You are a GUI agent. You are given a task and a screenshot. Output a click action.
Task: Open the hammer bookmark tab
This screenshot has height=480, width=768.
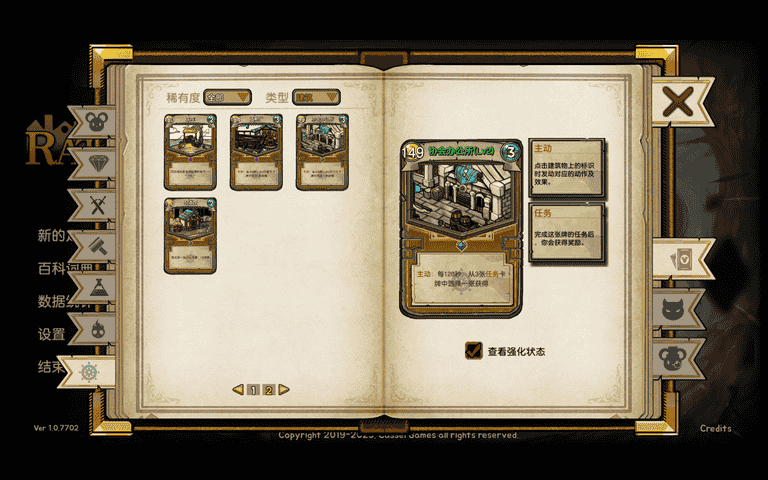tap(97, 246)
